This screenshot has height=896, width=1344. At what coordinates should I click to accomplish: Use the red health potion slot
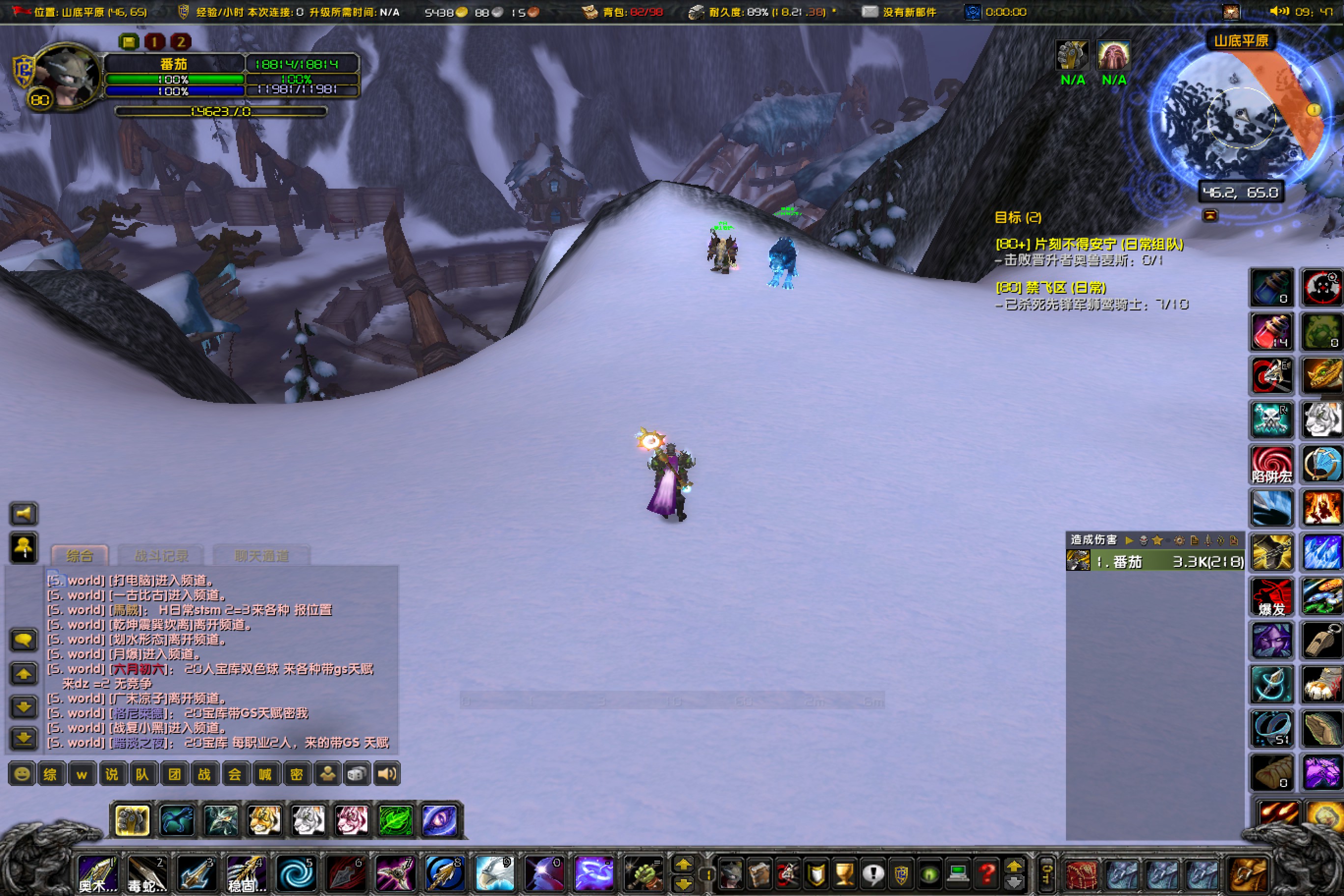pyautogui.click(x=1270, y=332)
